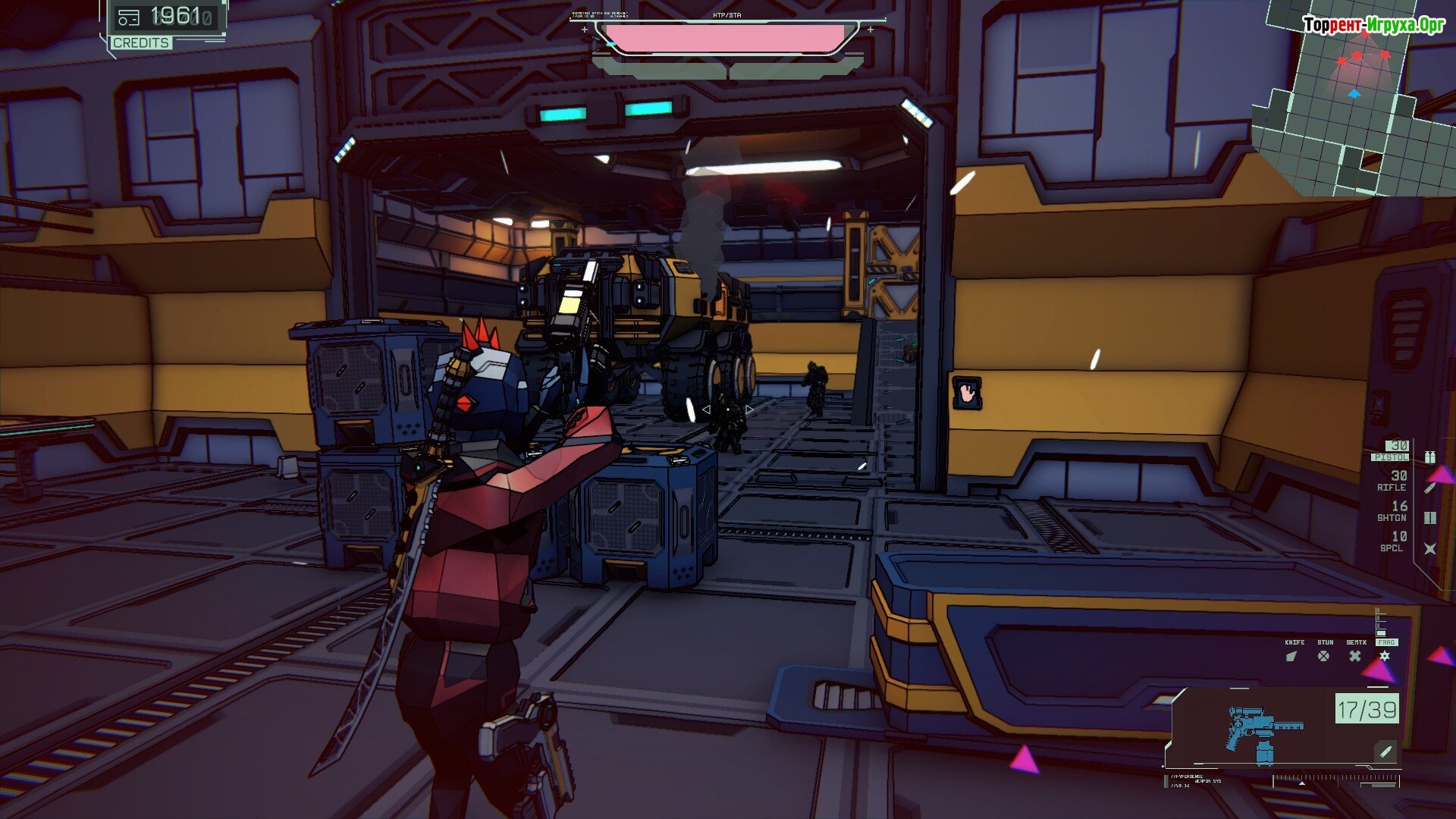Switch to the Semtex explosive icon
This screenshot has width=1456, height=819.
click(x=1355, y=656)
